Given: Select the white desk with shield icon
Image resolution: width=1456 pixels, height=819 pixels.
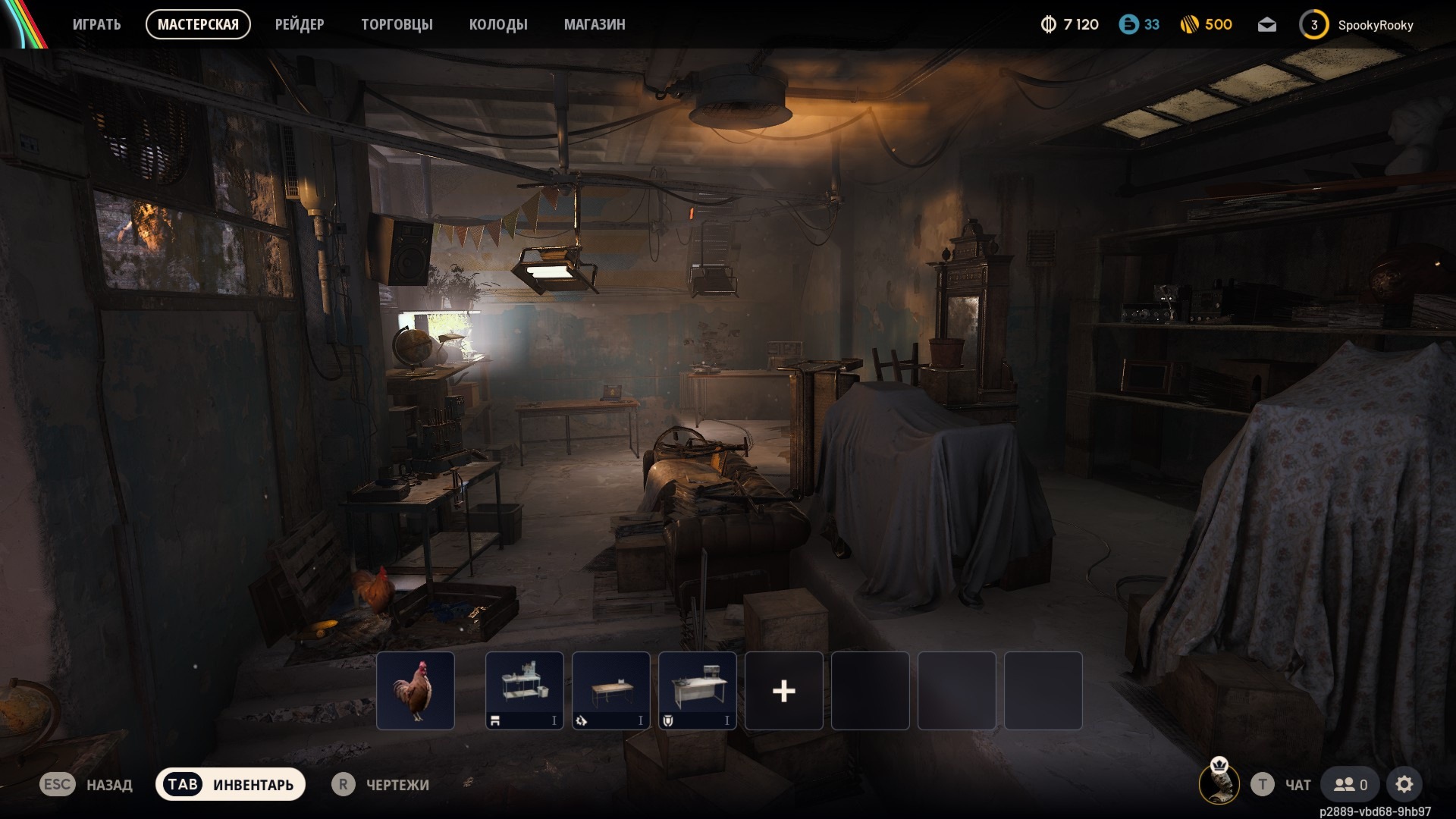Looking at the screenshot, I should pos(698,691).
